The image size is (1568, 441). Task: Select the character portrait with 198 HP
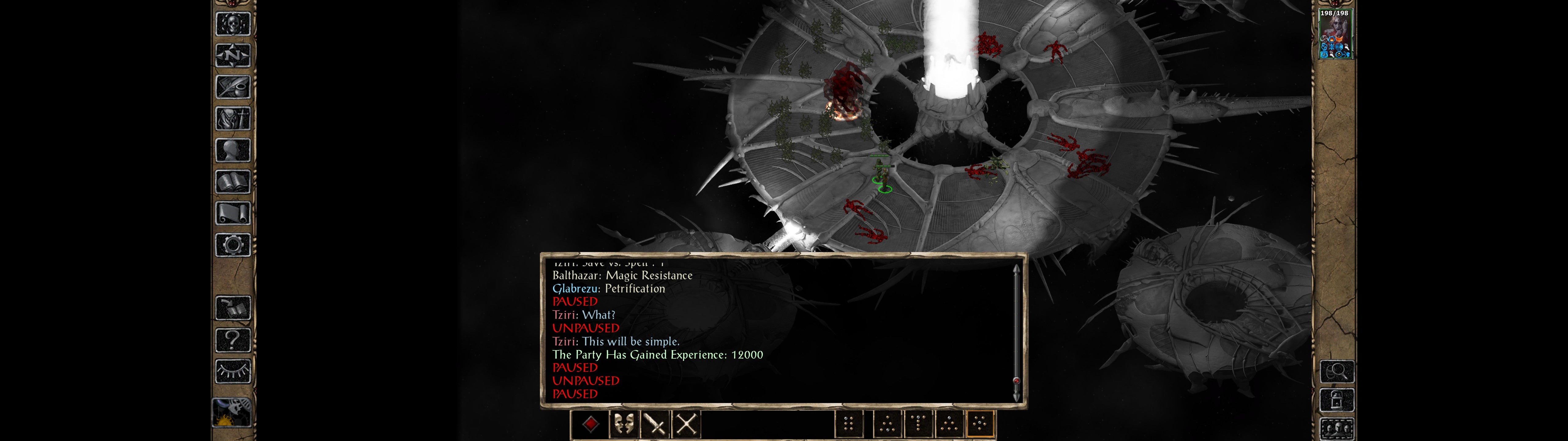pos(1335,34)
